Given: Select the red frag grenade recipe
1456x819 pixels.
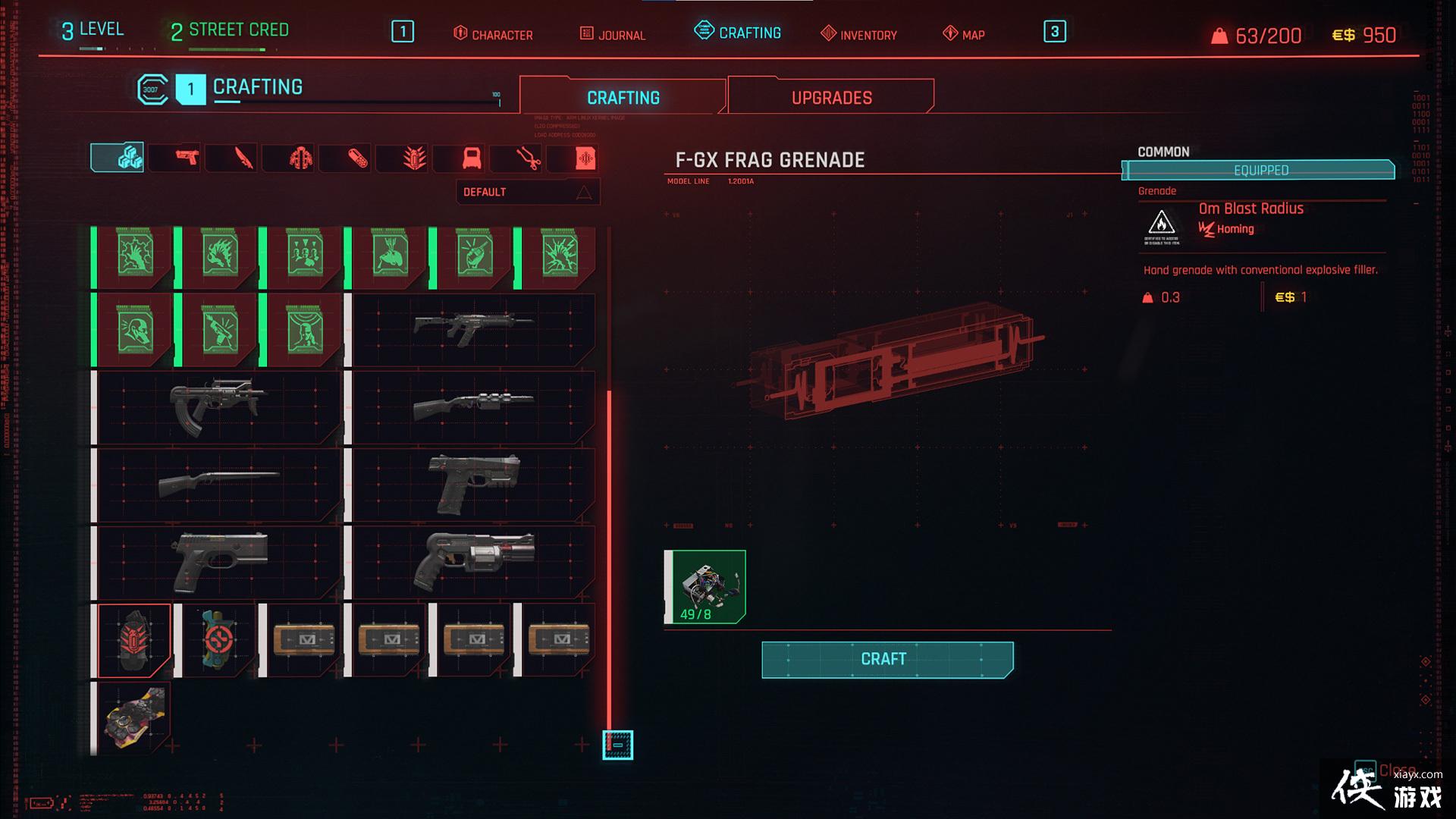Looking at the screenshot, I should click(134, 640).
